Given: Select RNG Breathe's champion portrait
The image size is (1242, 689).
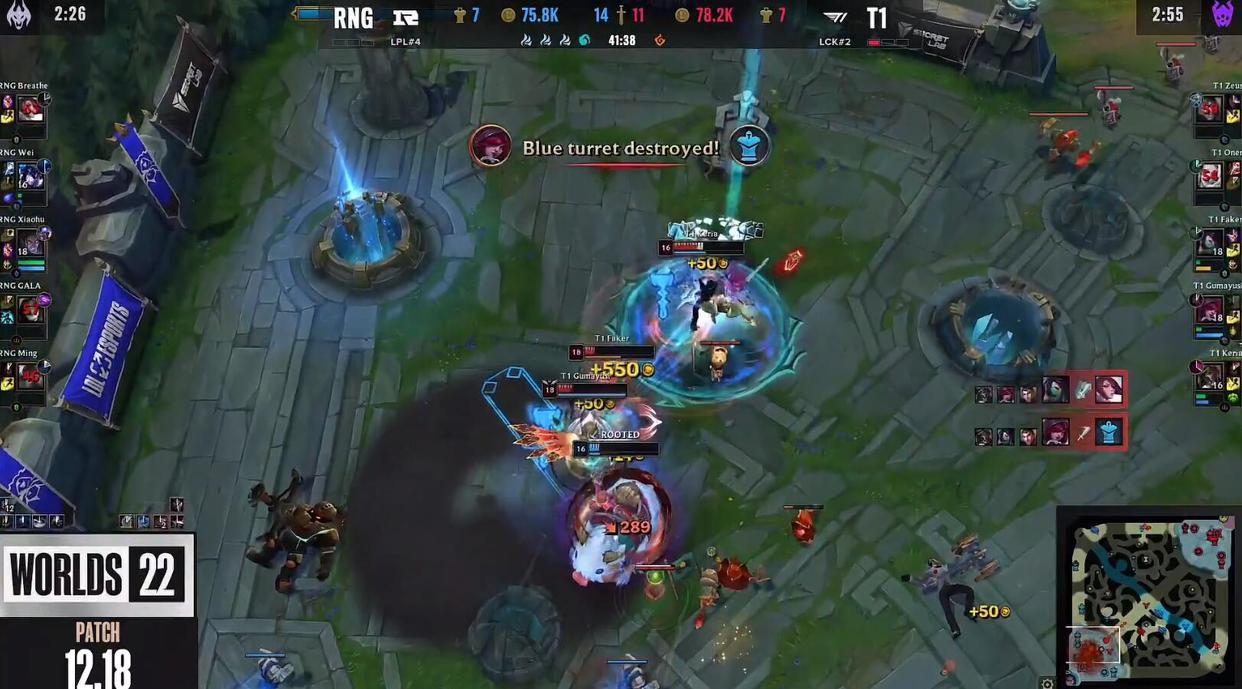Looking at the screenshot, I should pyautogui.click(x=31, y=109).
